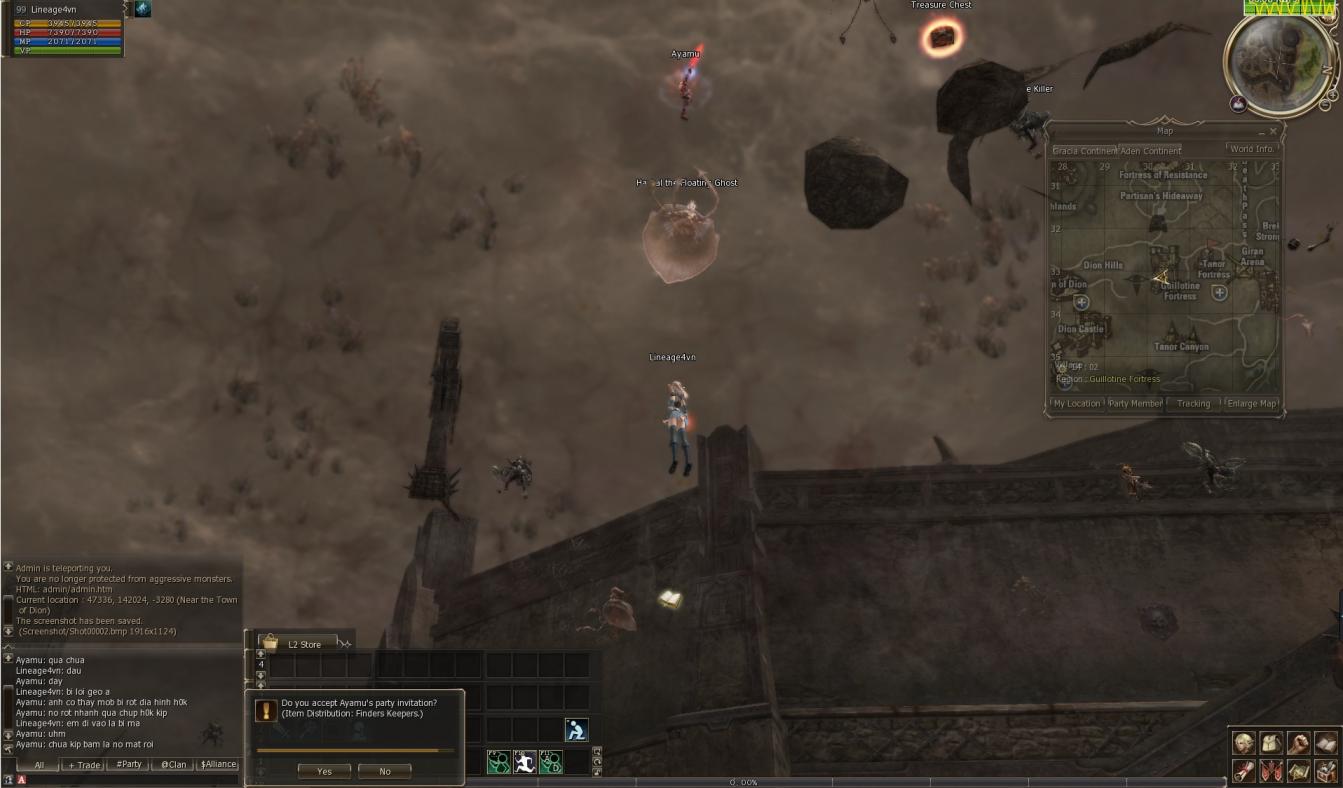The width and height of the screenshot is (1343, 788).
Task: Close the Map window
Action: [1273, 131]
